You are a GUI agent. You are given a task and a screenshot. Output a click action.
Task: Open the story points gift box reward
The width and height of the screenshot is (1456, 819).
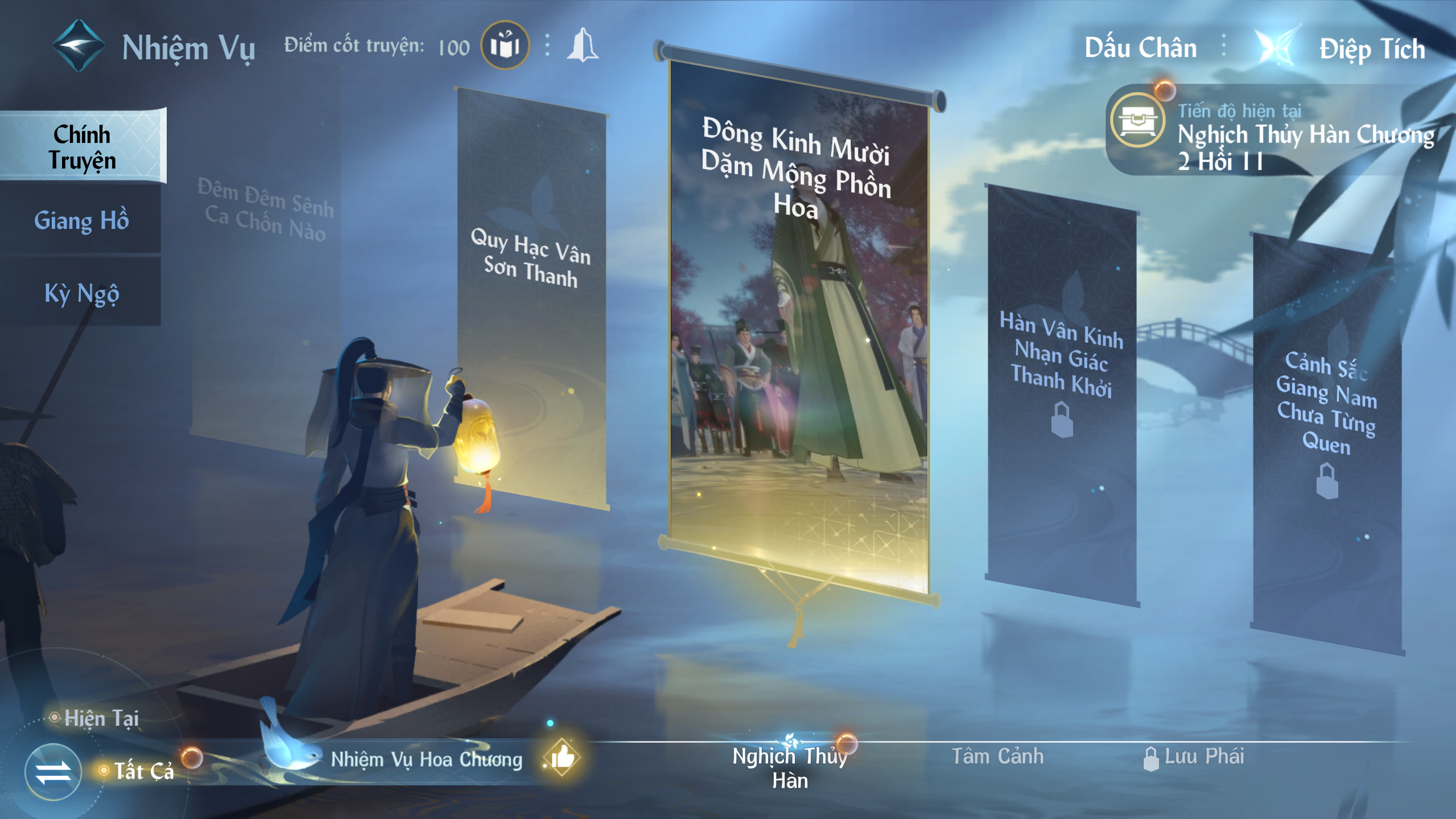coord(505,46)
